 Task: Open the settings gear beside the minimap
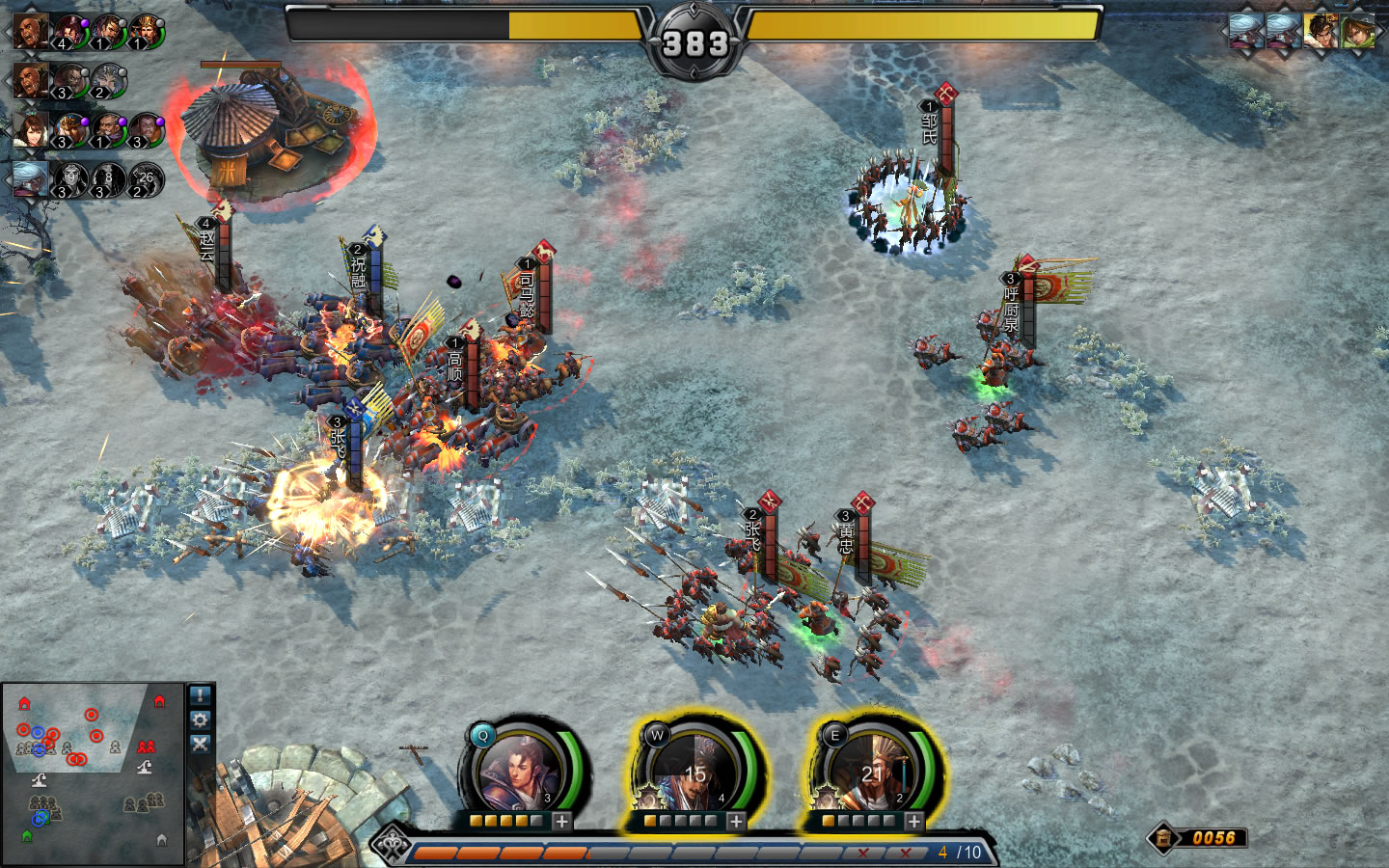[200, 719]
